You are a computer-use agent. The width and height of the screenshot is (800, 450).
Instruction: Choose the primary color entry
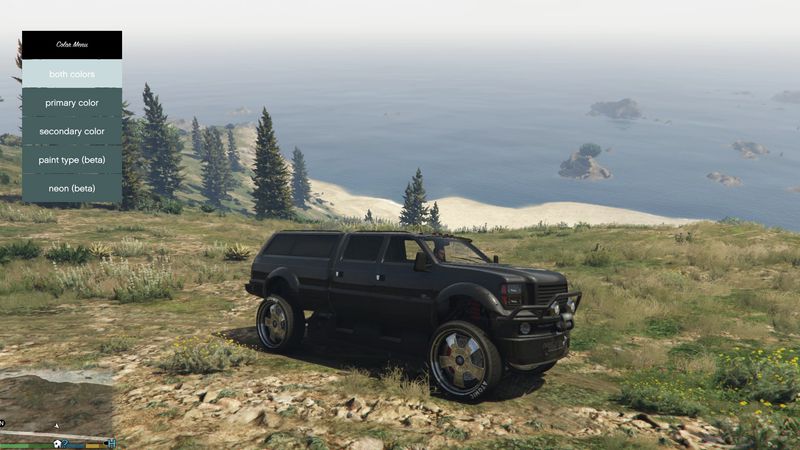click(72, 103)
